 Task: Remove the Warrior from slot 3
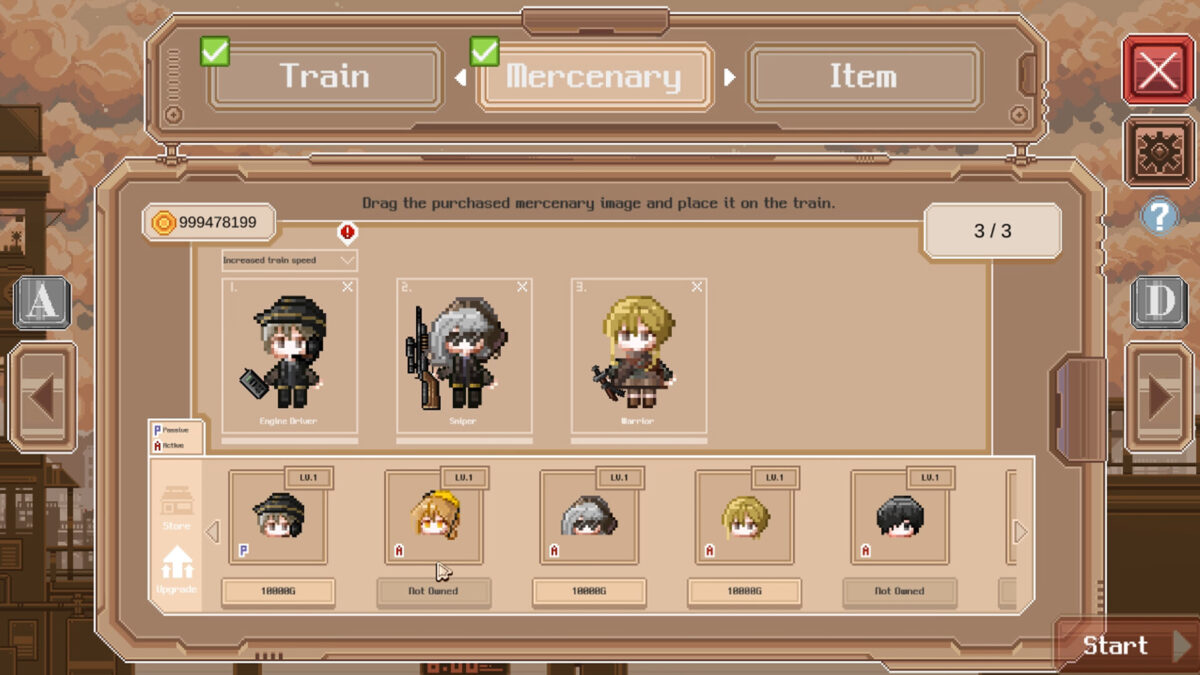pos(696,287)
